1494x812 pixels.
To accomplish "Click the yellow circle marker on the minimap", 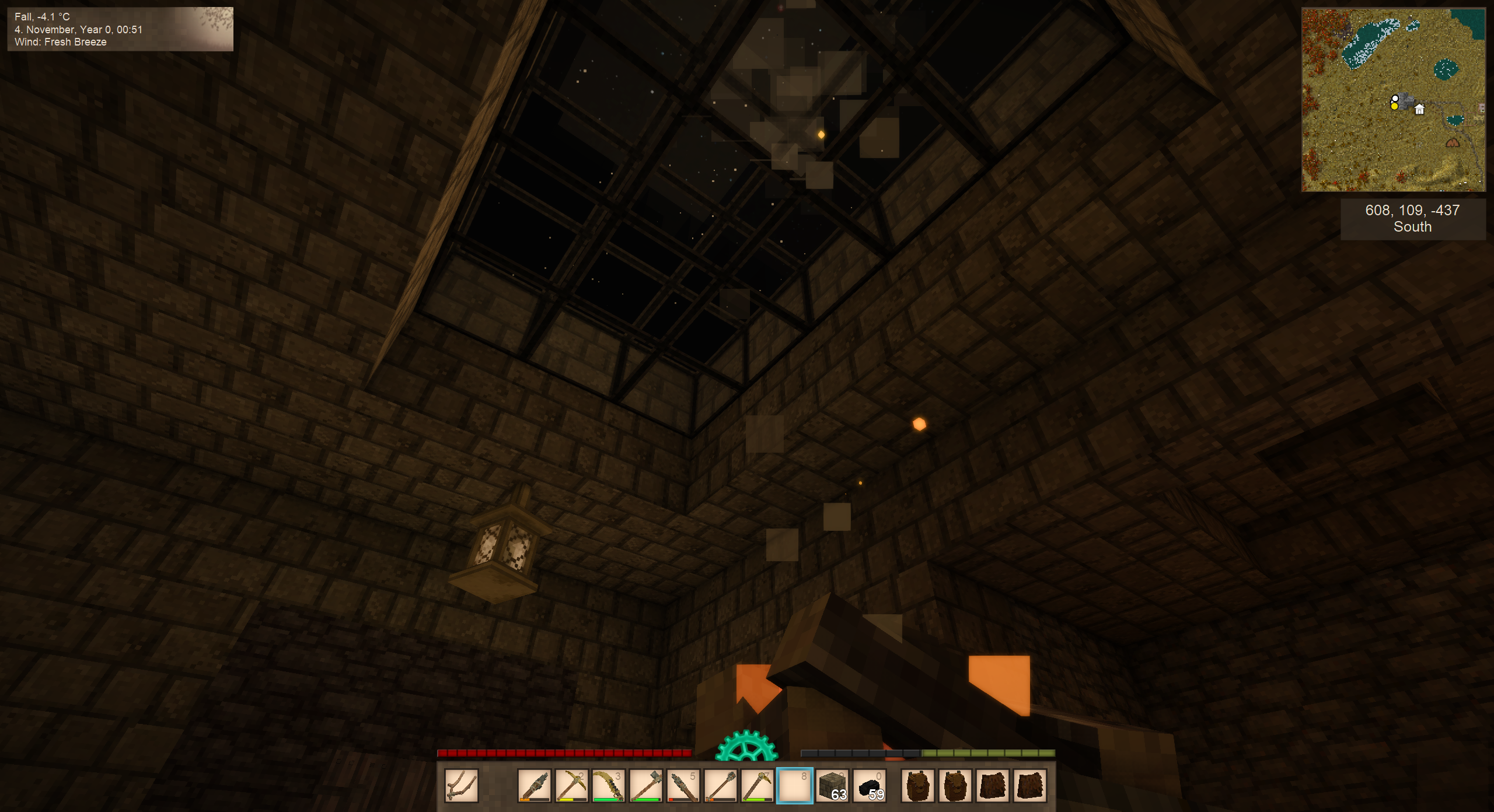I will pos(1394,106).
